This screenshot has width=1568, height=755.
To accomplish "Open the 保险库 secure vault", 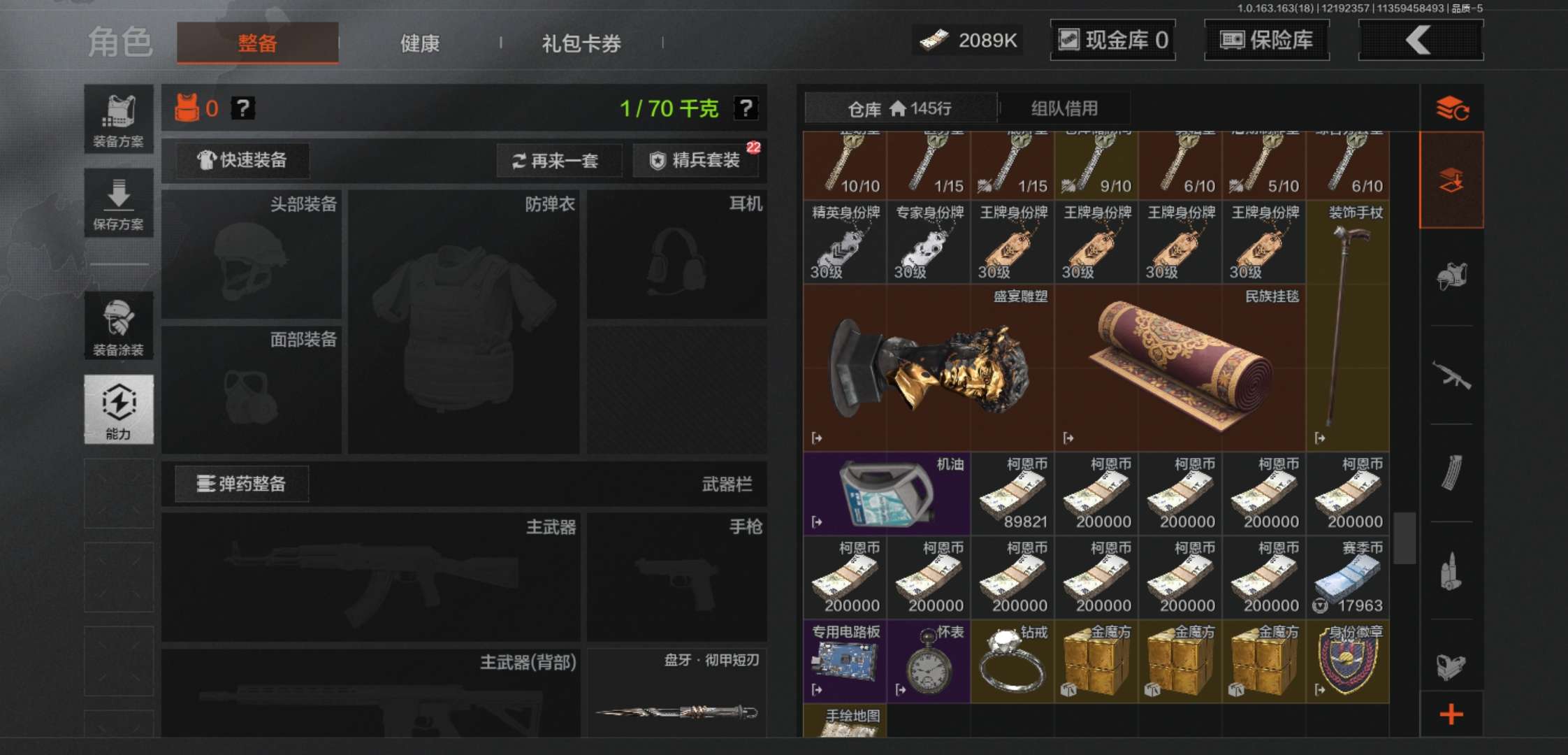I will pos(1266,40).
